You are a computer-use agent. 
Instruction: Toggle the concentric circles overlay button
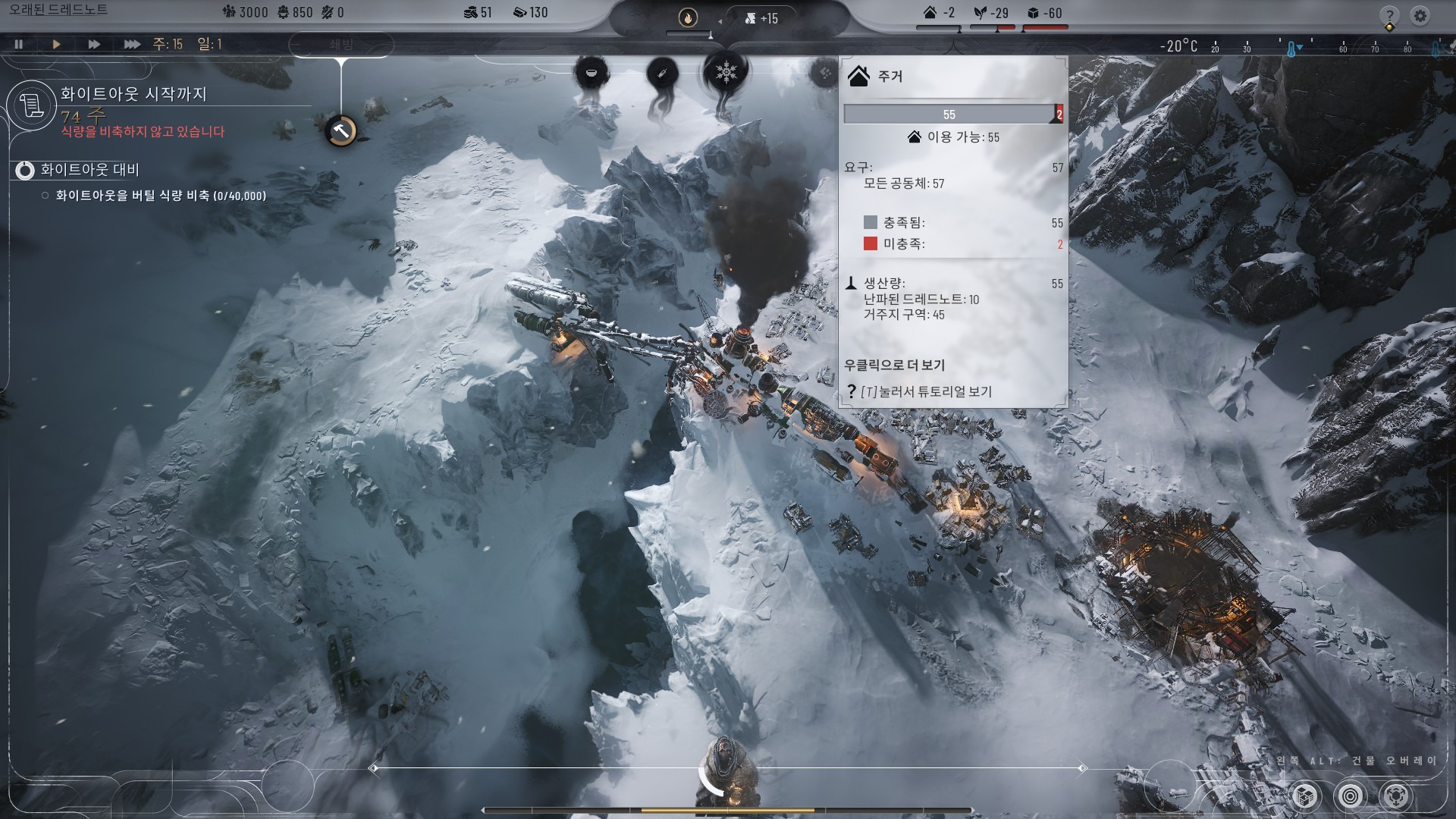(x=1351, y=795)
